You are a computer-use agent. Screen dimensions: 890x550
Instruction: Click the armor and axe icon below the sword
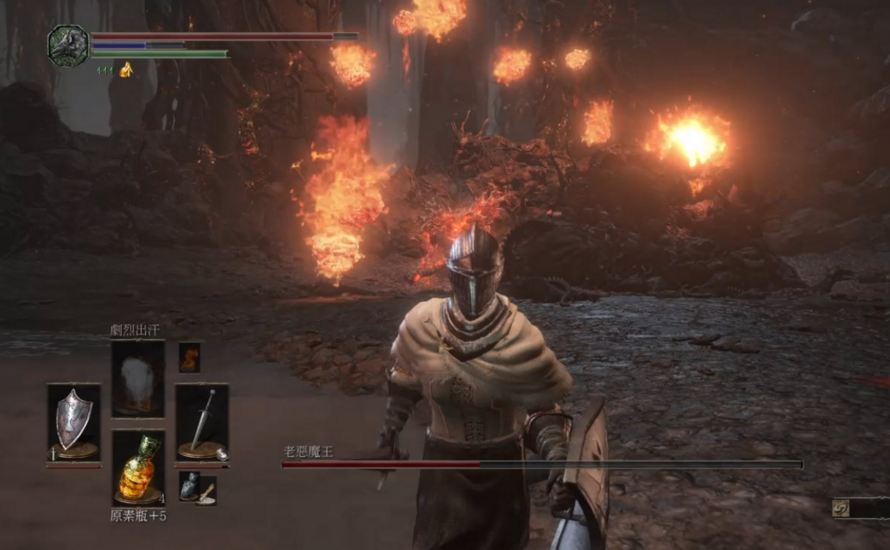(197, 487)
